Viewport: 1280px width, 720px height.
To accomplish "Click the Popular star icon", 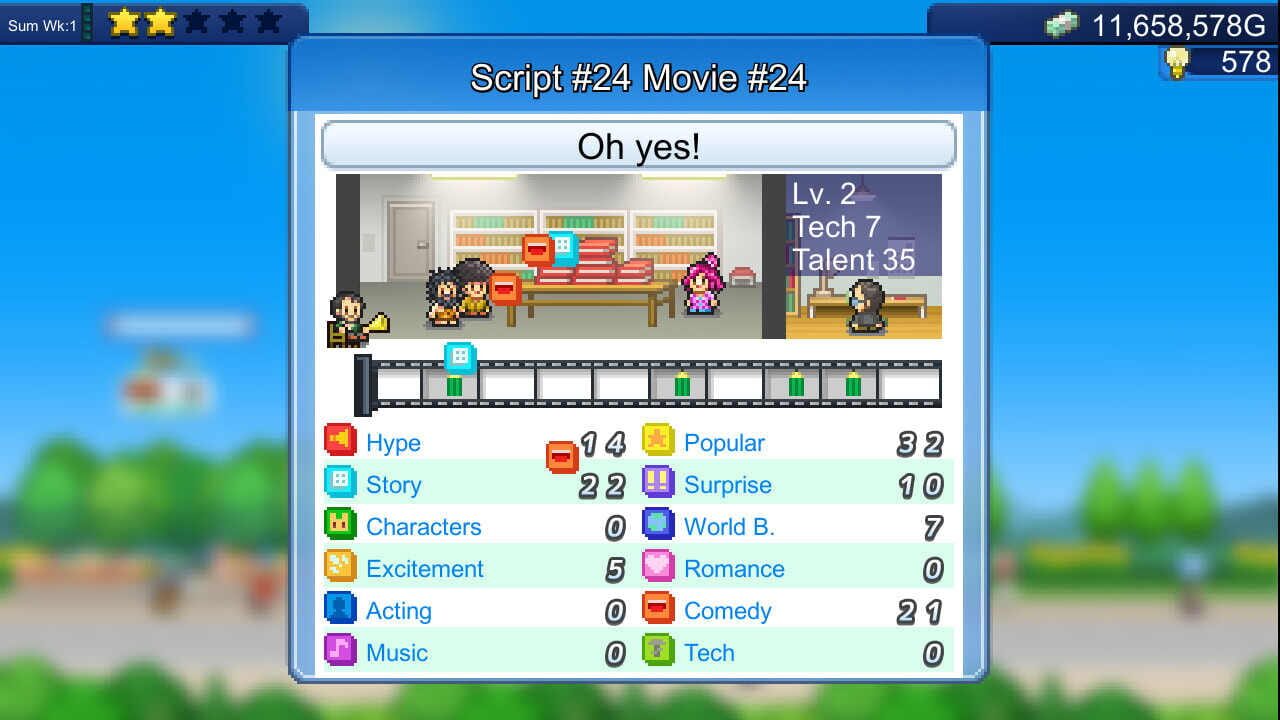I will (x=659, y=441).
